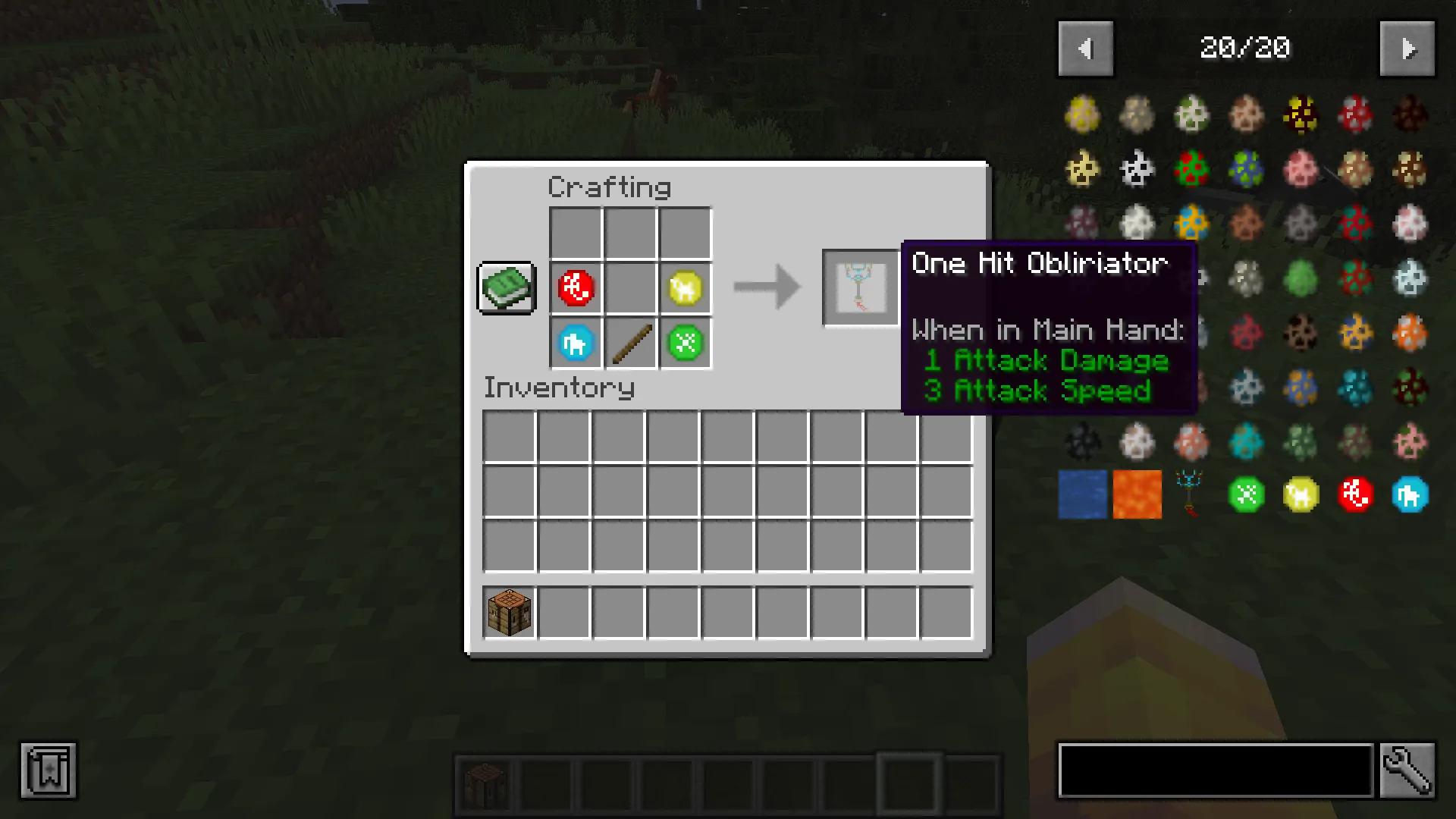Select the crafting table in the hotbar
This screenshot has height=819, width=1456.
coord(484,782)
